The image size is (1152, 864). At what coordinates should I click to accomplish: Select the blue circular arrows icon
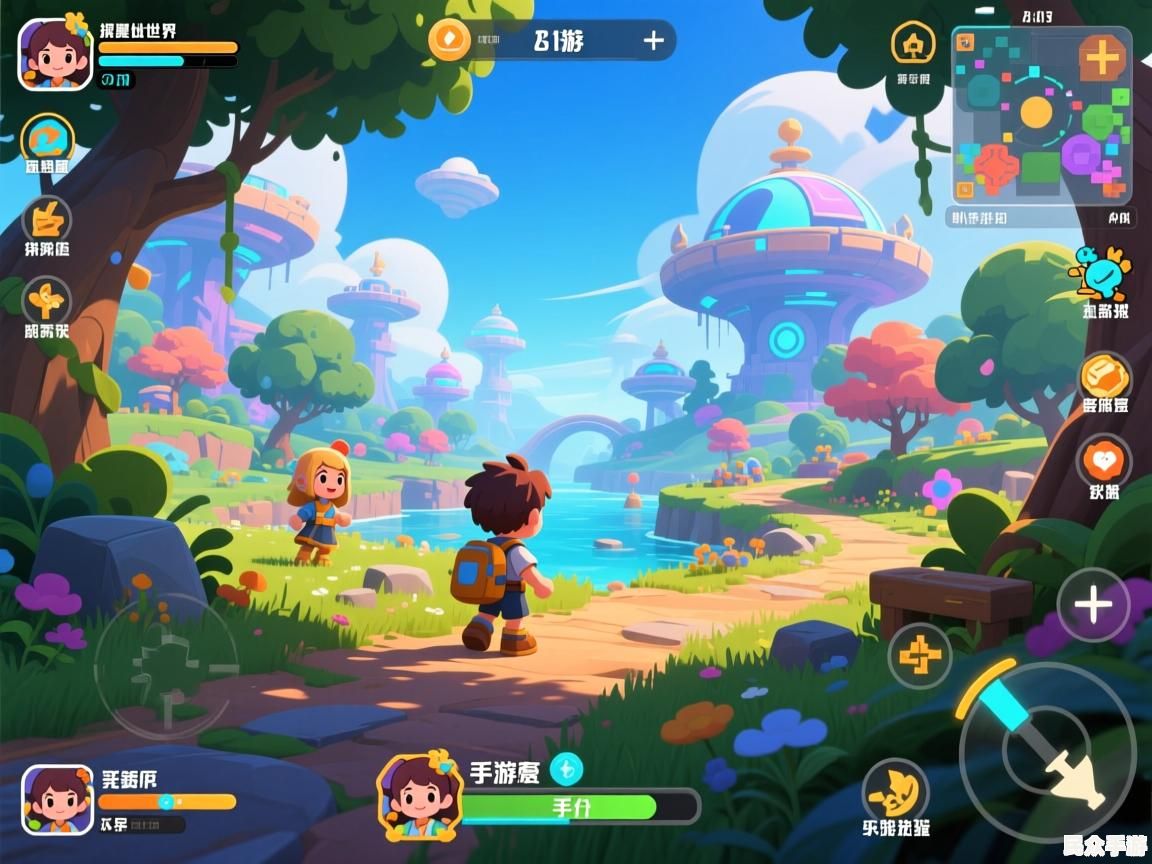pyautogui.click(x=47, y=139)
